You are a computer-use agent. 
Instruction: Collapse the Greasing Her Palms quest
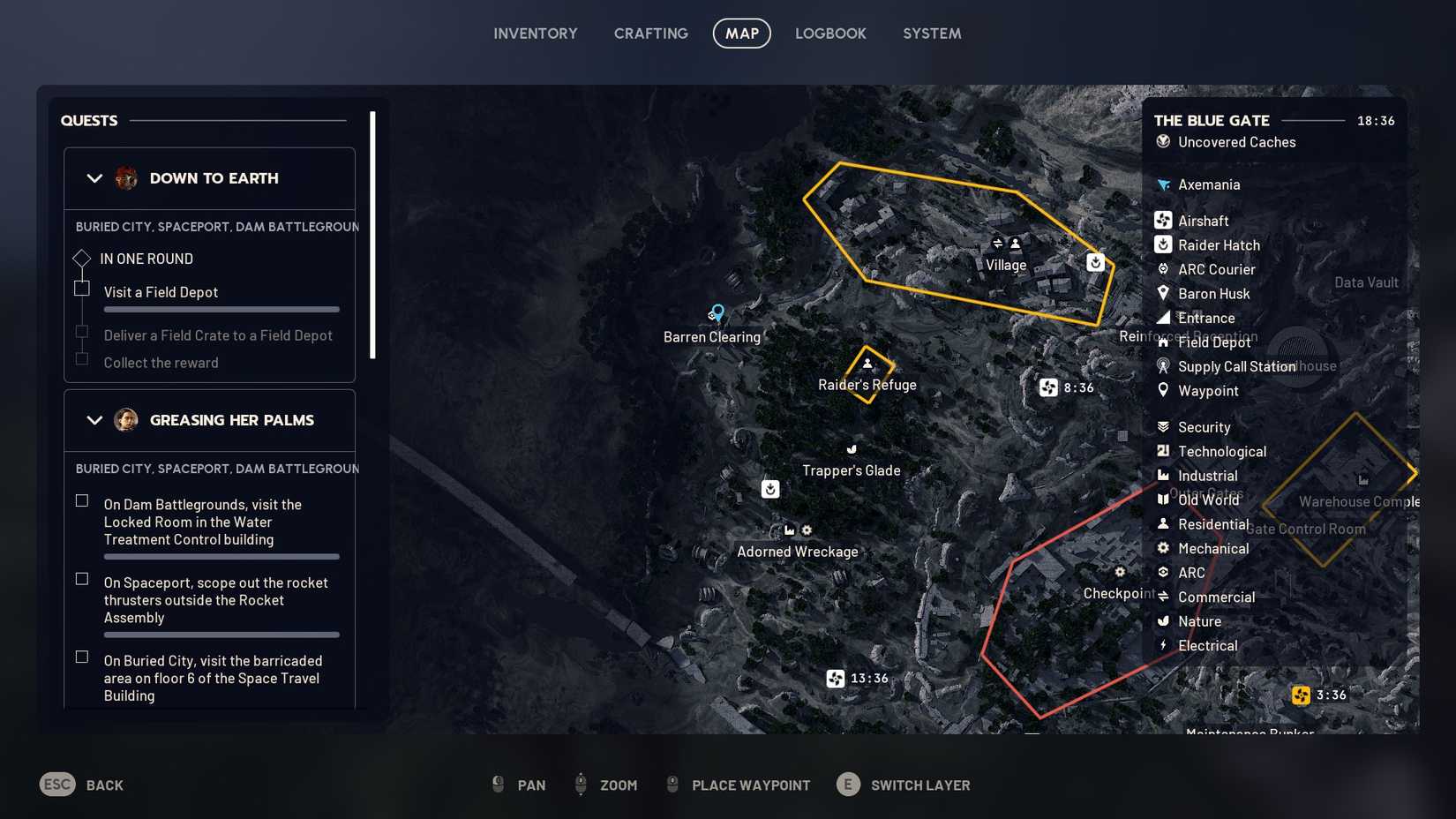tap(94, 419)
